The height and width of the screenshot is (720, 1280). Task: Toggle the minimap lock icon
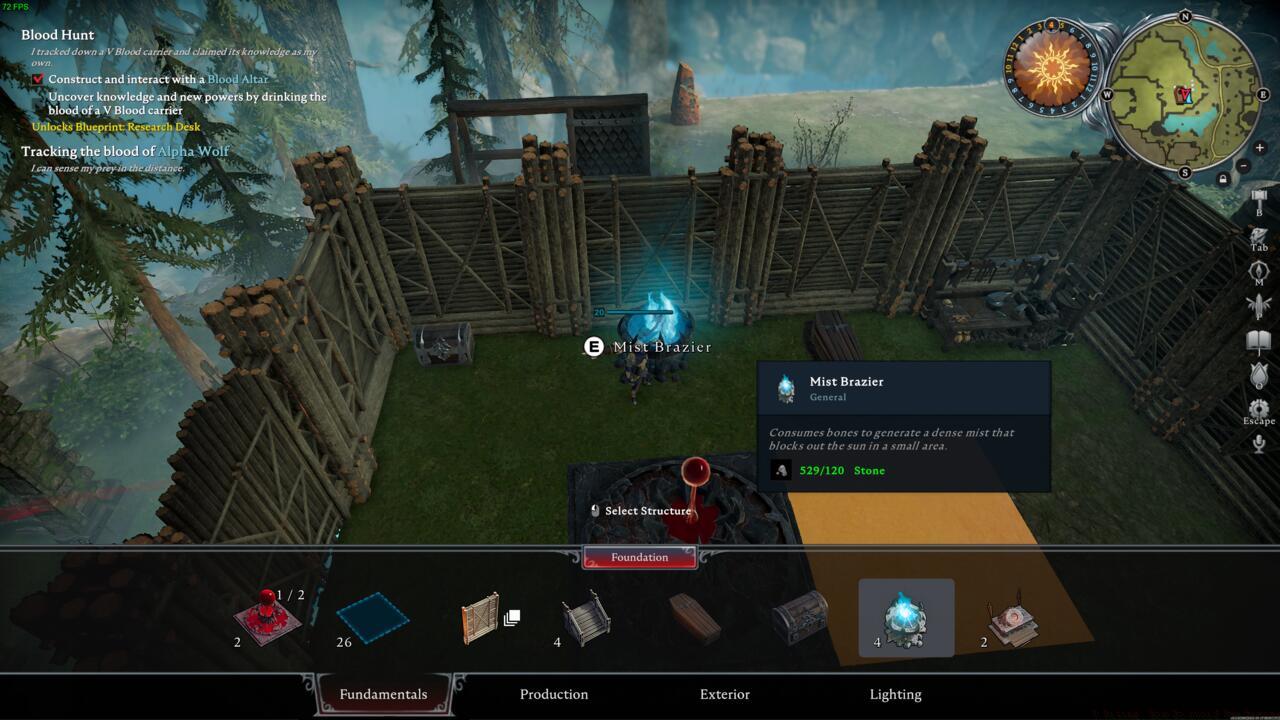pyautogui.click(x=1222, y=179)
